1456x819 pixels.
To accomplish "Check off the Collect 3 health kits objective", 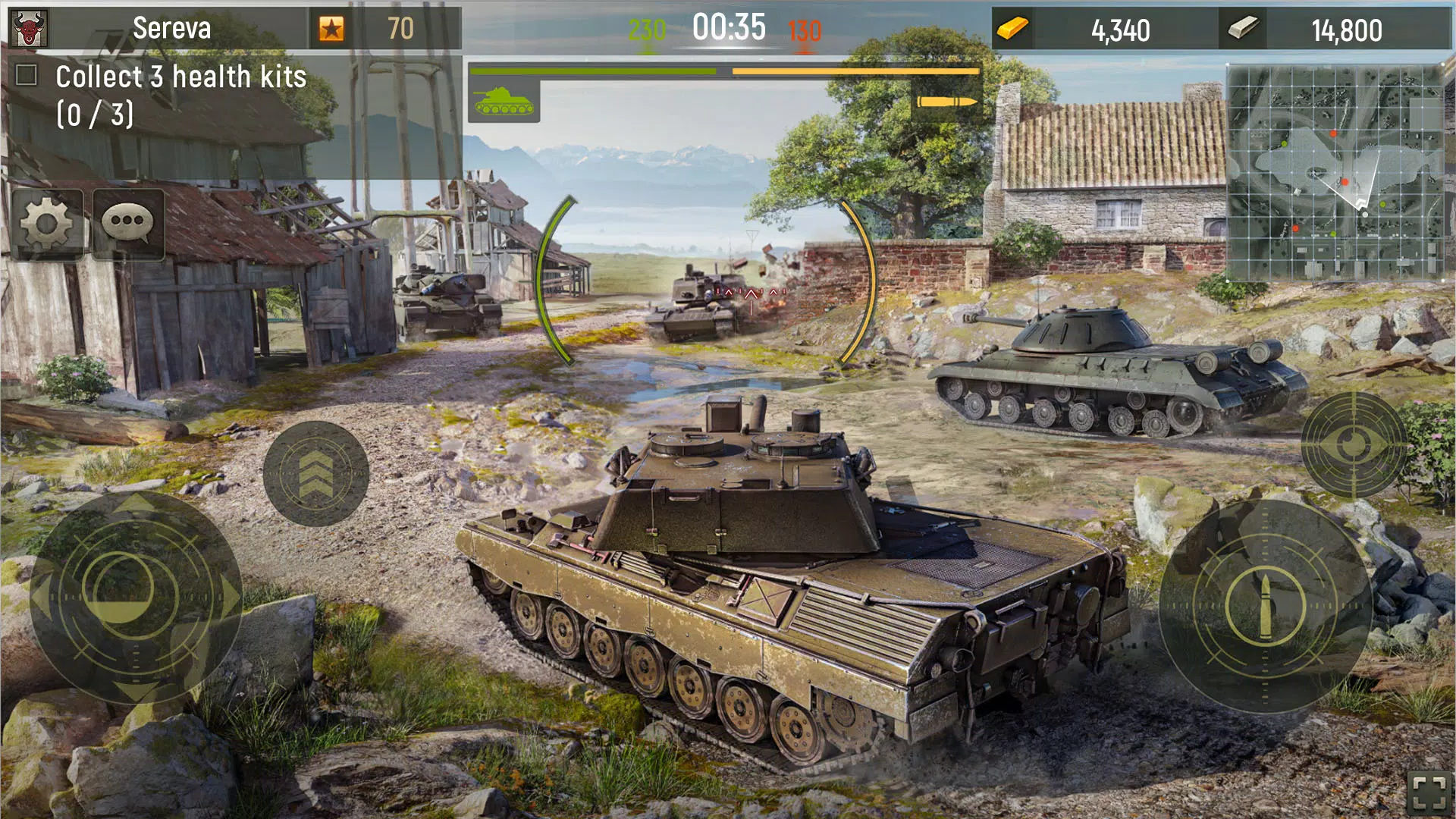I will [x=28, y=74].
